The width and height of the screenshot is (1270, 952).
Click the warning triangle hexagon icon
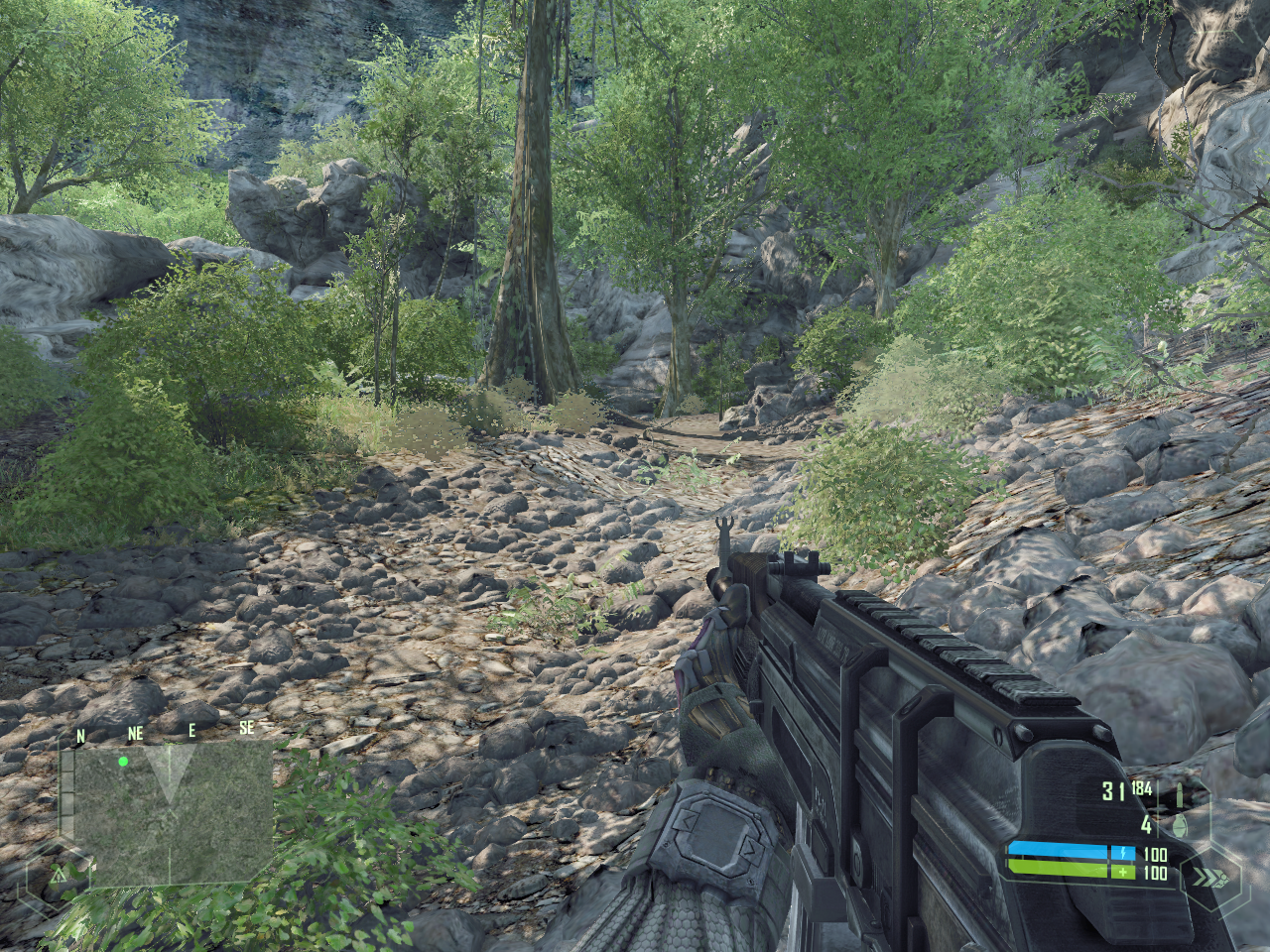pyautogui.click(x=58, y=876)
